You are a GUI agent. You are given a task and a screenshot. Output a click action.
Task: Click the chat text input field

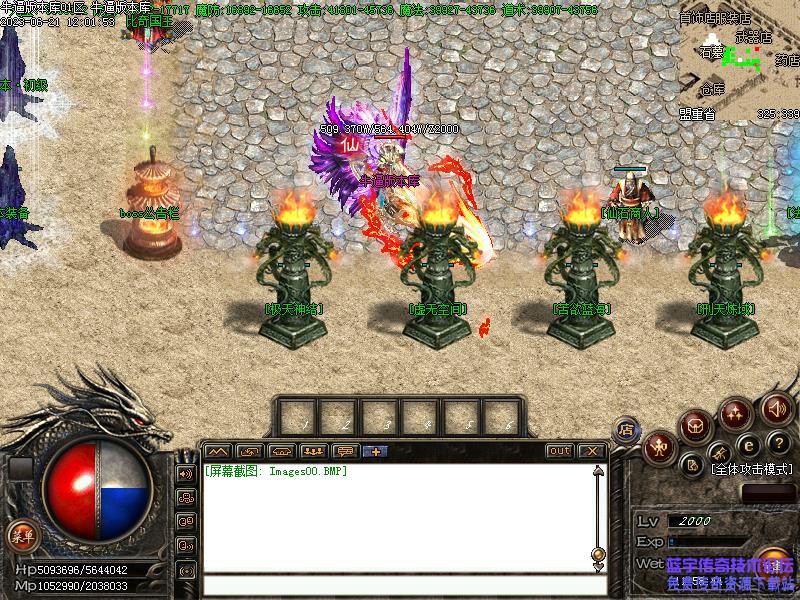click(400, 585)
